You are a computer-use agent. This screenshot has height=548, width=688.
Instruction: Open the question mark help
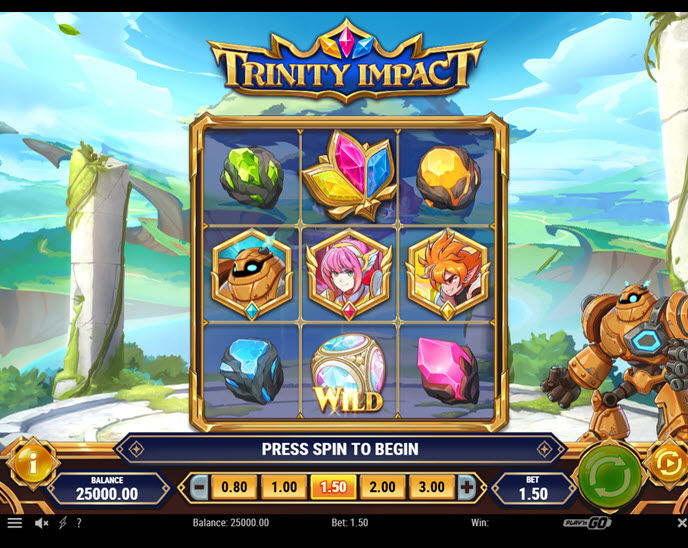79,523
